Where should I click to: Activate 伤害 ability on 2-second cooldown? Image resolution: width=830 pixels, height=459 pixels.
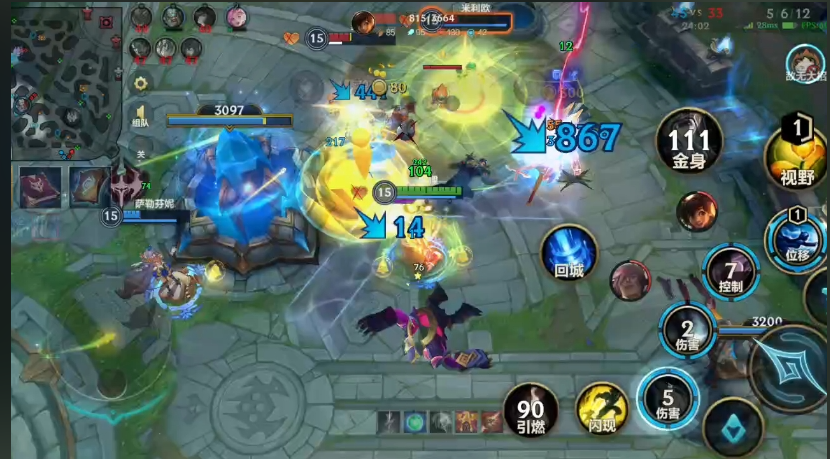(x=687, y=331)
